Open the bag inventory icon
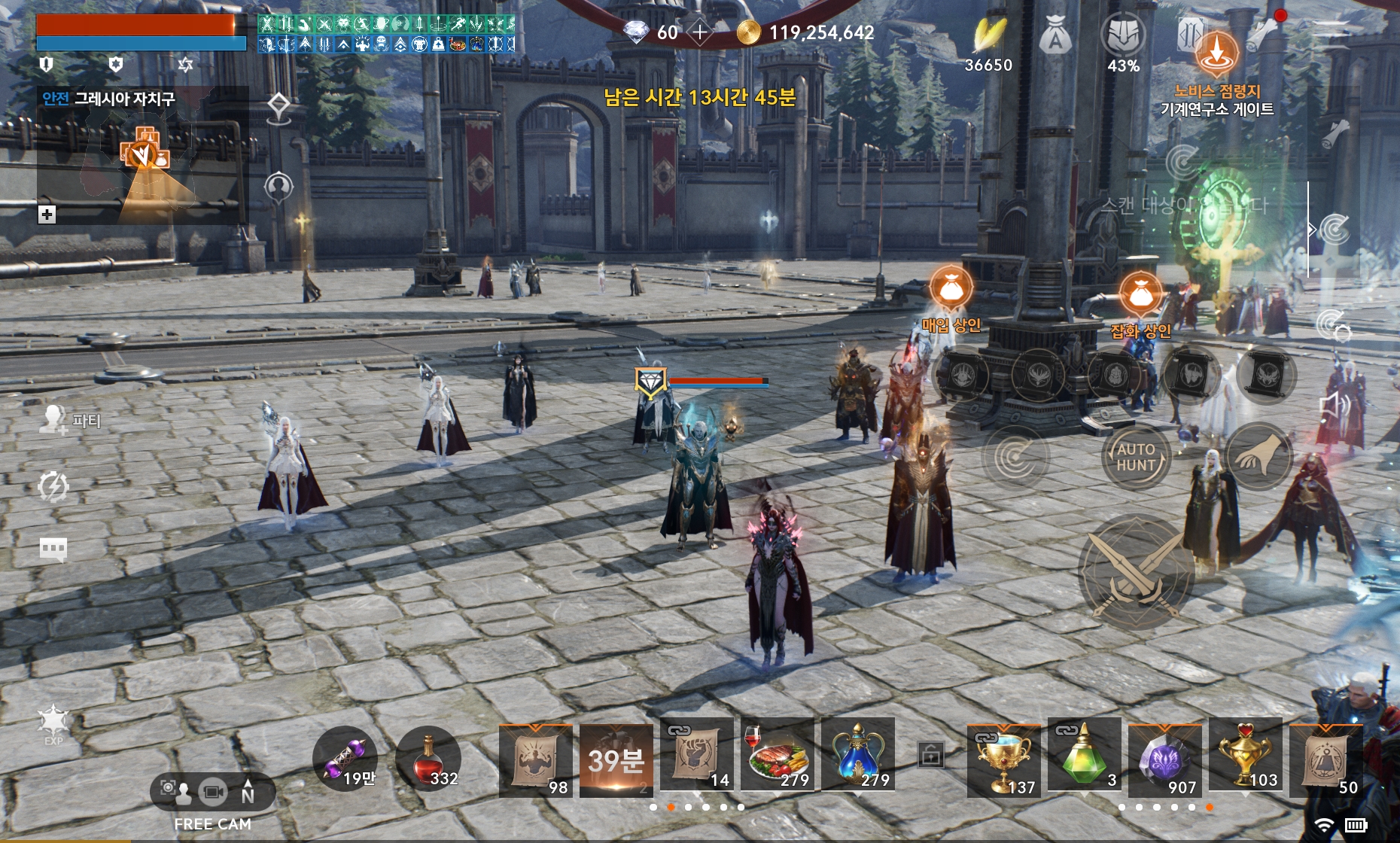Screen dimensions: 1400x843 1055,38
